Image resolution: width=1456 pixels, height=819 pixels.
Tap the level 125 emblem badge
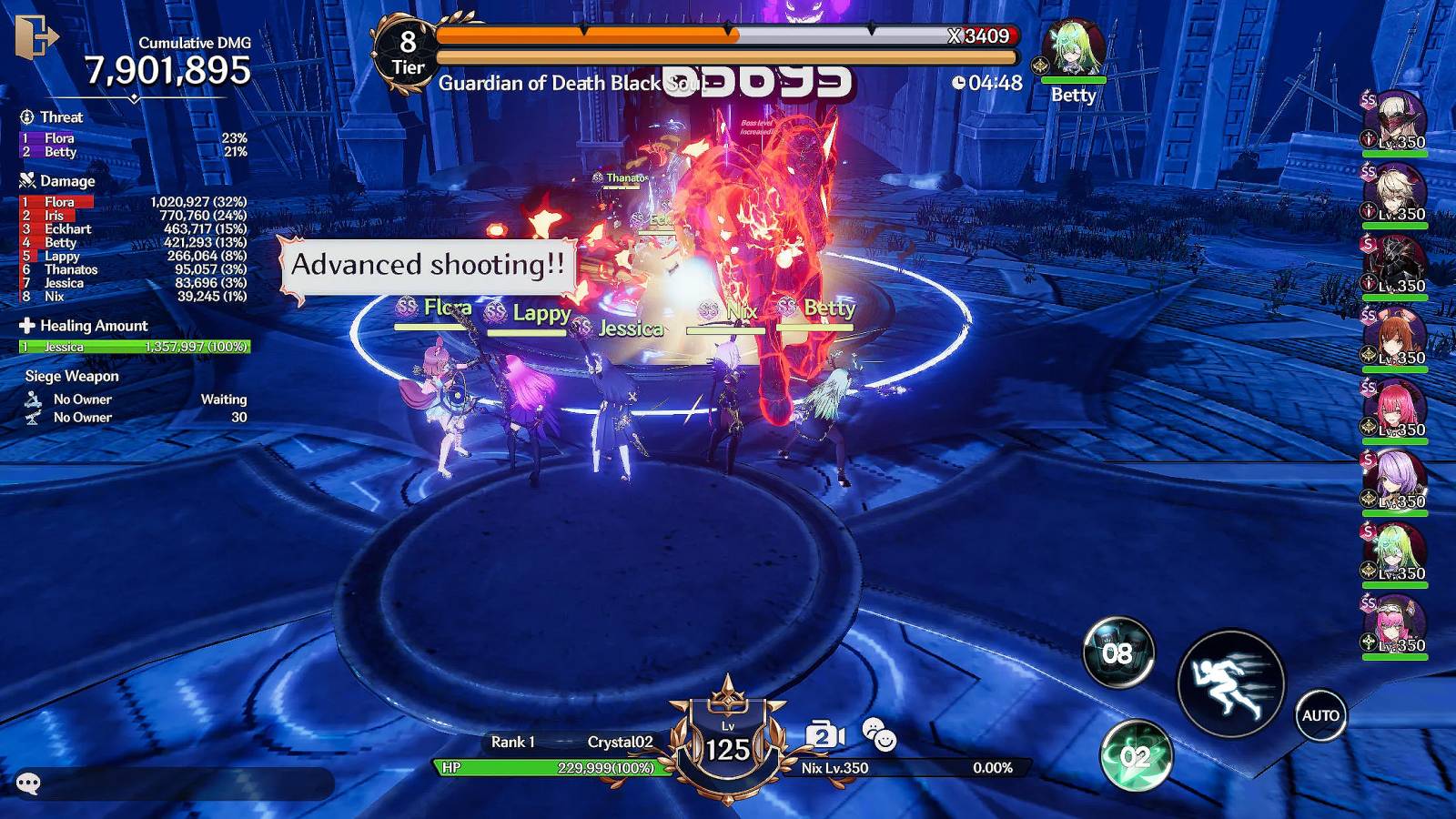(x=727, y=743)
